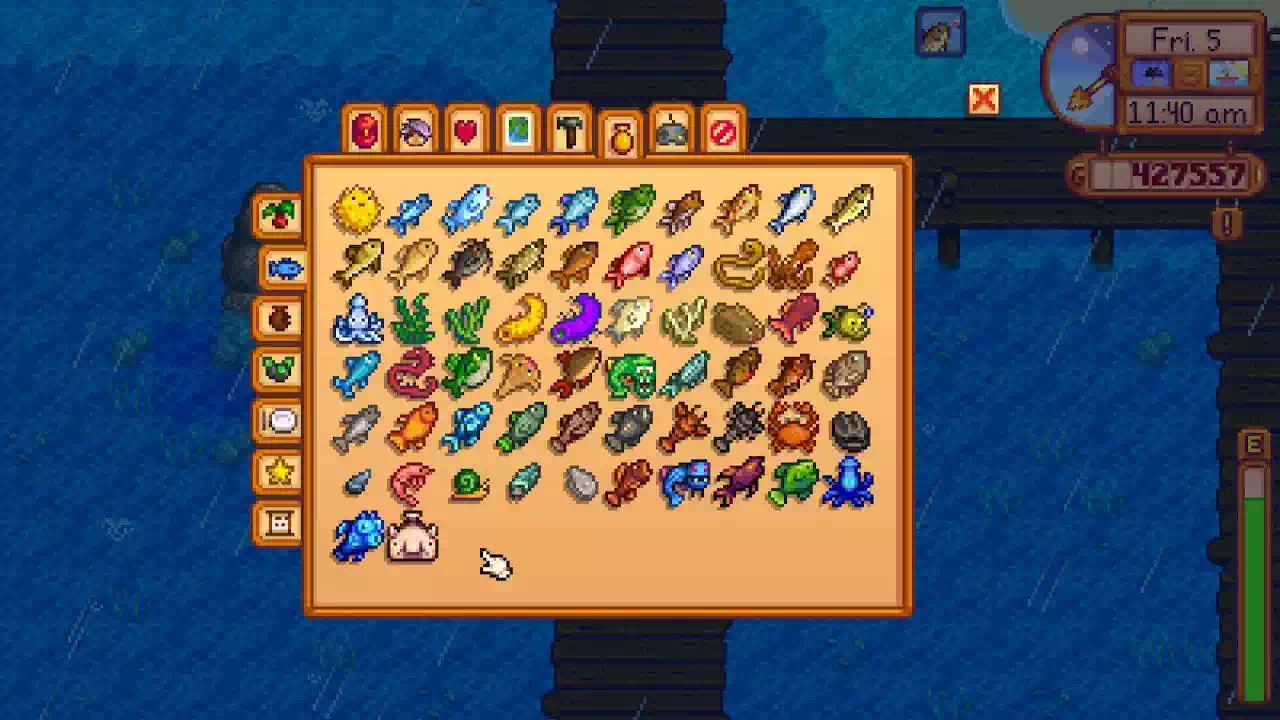Select the green snail entry

(467, 483)
